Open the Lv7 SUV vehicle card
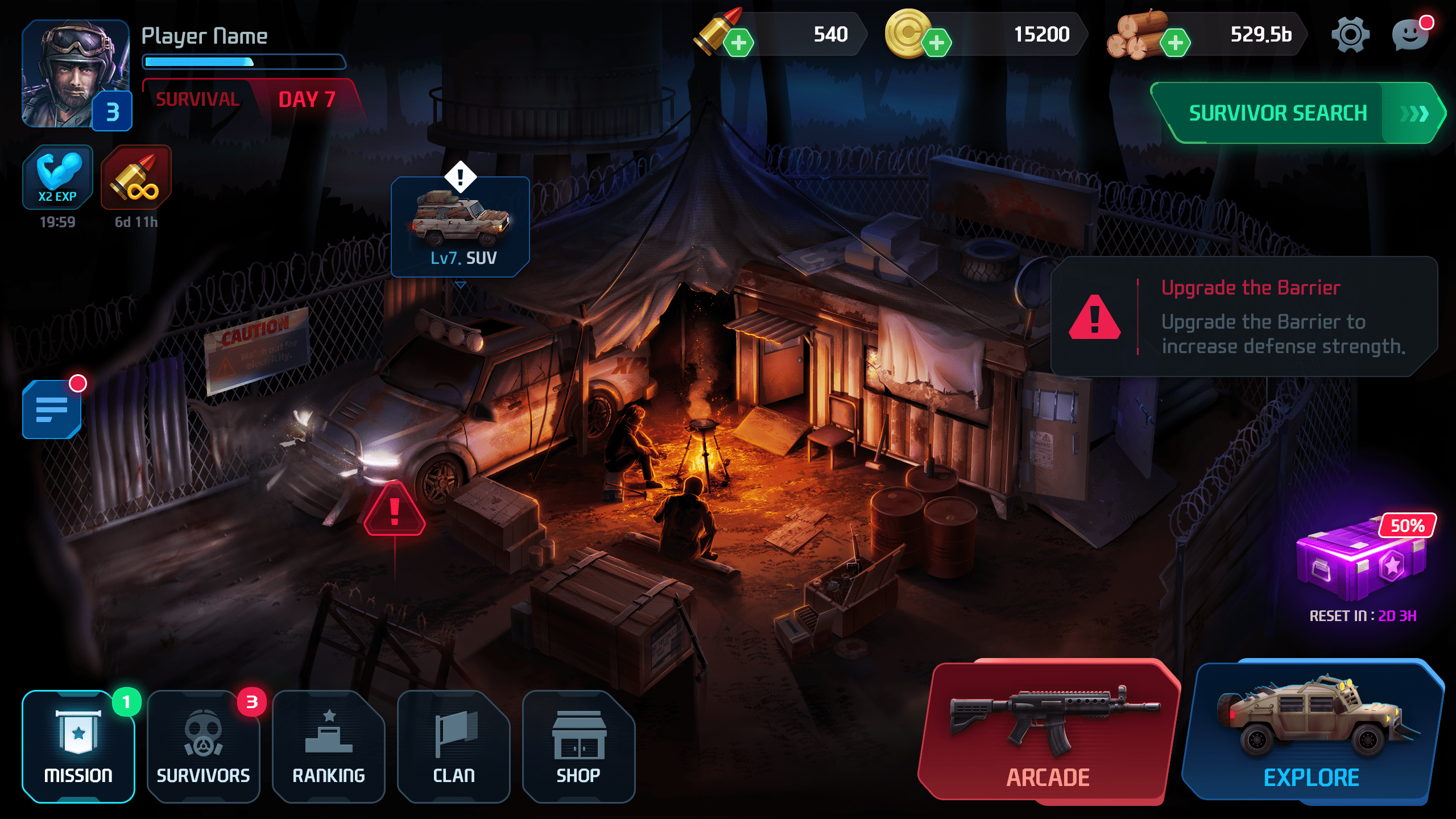The height and width of the screenshot is (819, 1456). (460, 227)
